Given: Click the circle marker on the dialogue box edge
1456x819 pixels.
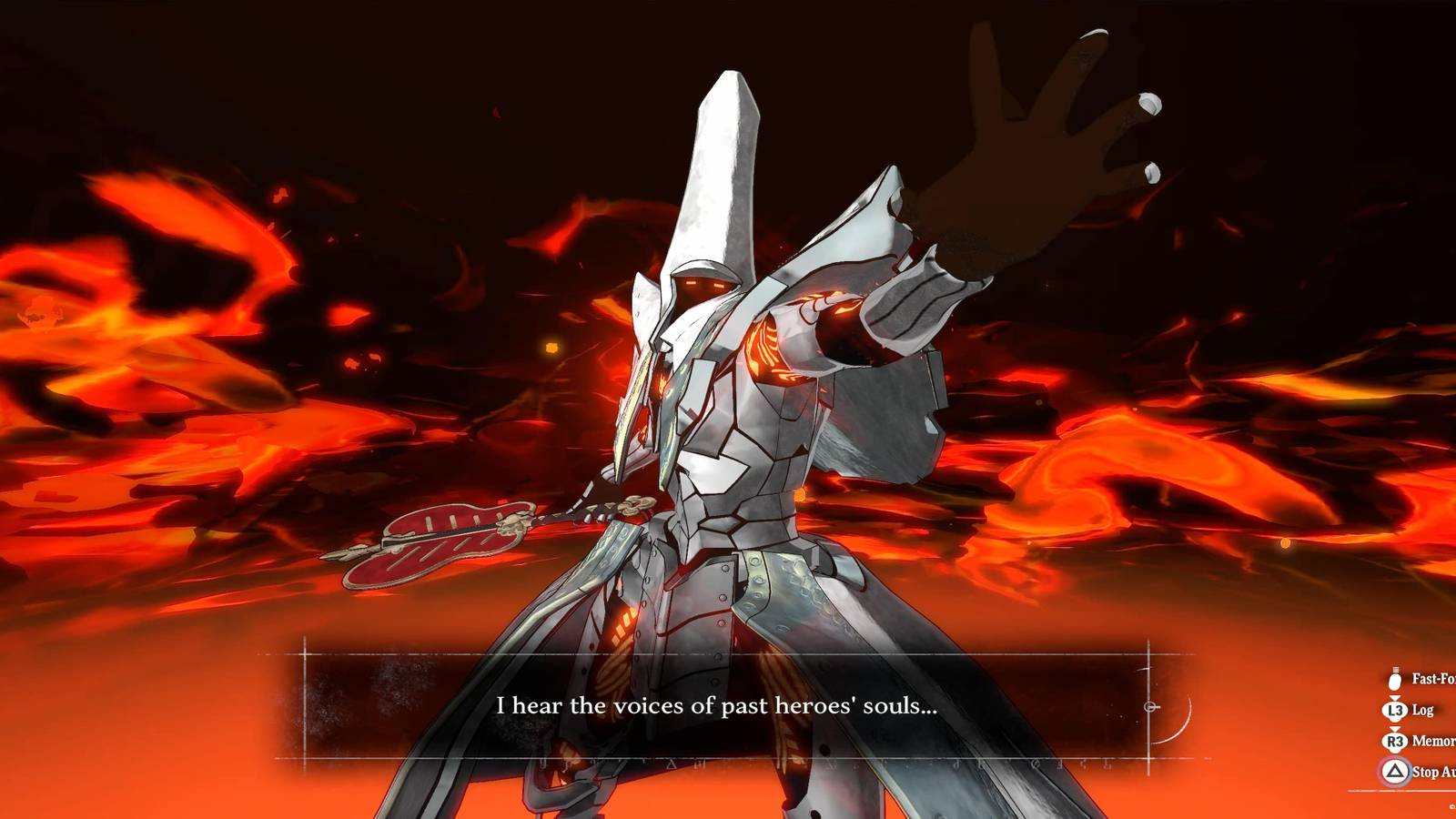Looking at the screenshot, I should point(1150,707).
